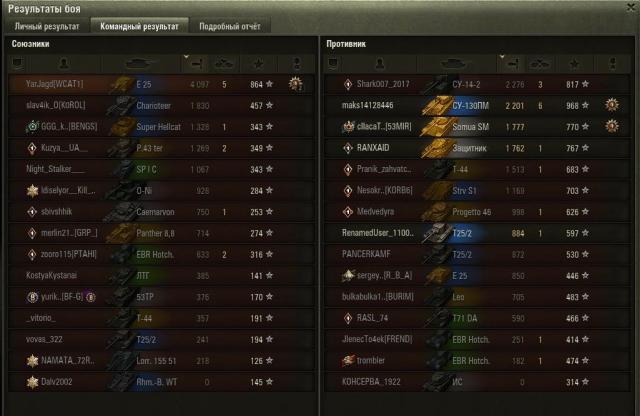640x416 pixels.
Task: Pick ally vovas_322 from the team list
Action: (47, 339)
